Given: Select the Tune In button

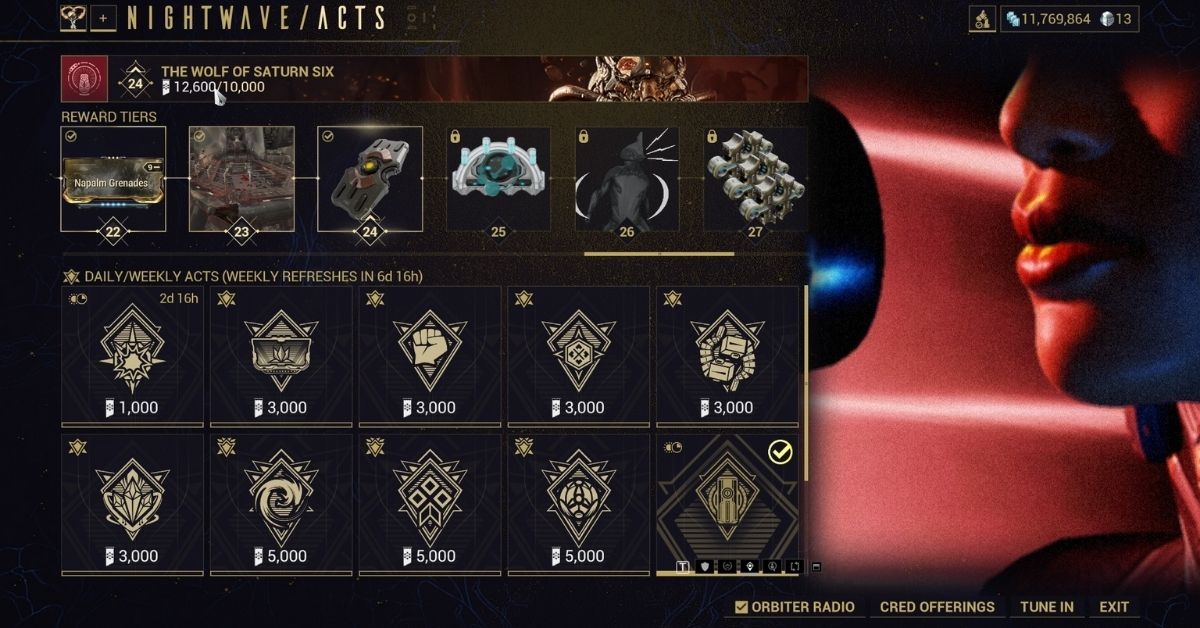Looking at the screenshot, I should click(1047, 607).
